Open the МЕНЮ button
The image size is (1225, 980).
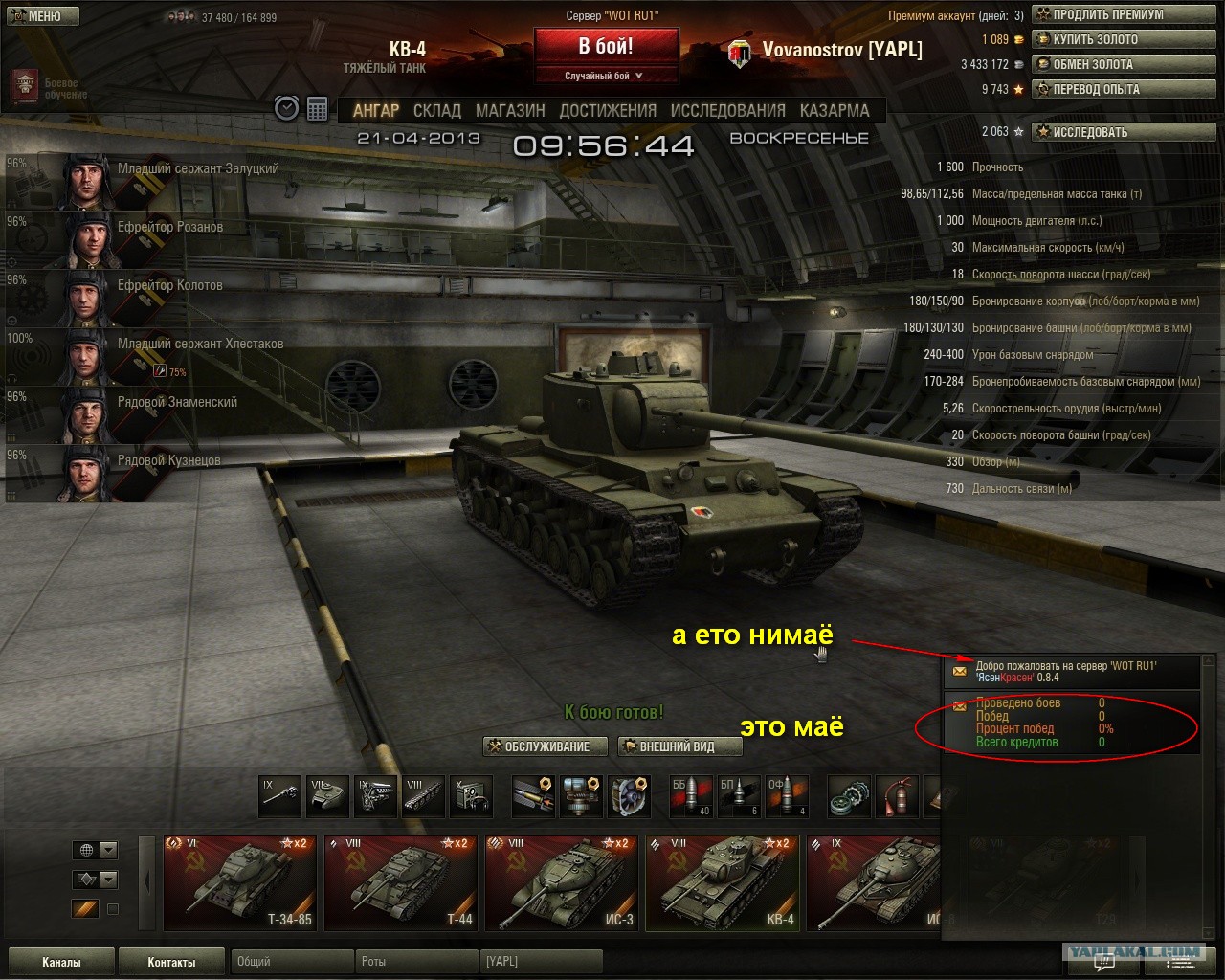point(44,16)
